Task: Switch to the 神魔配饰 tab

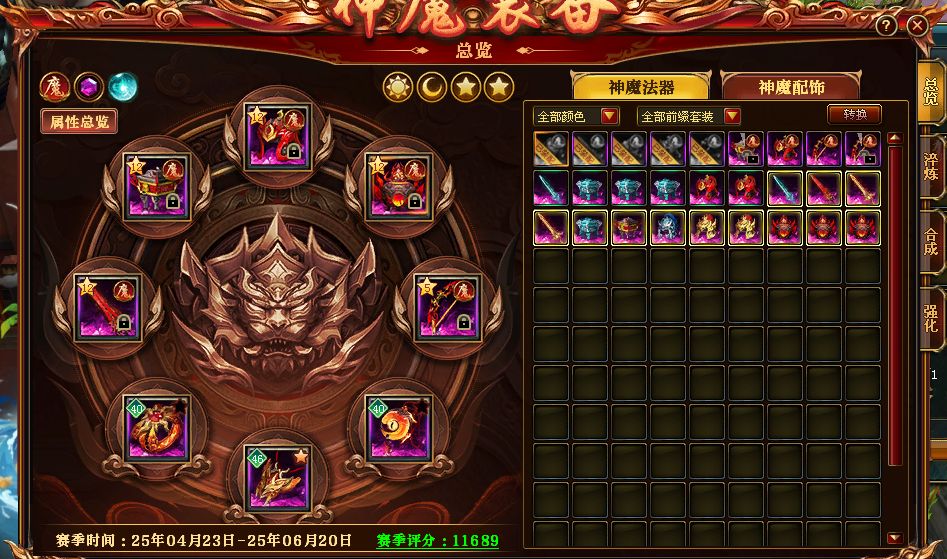Action: point(790,87)
